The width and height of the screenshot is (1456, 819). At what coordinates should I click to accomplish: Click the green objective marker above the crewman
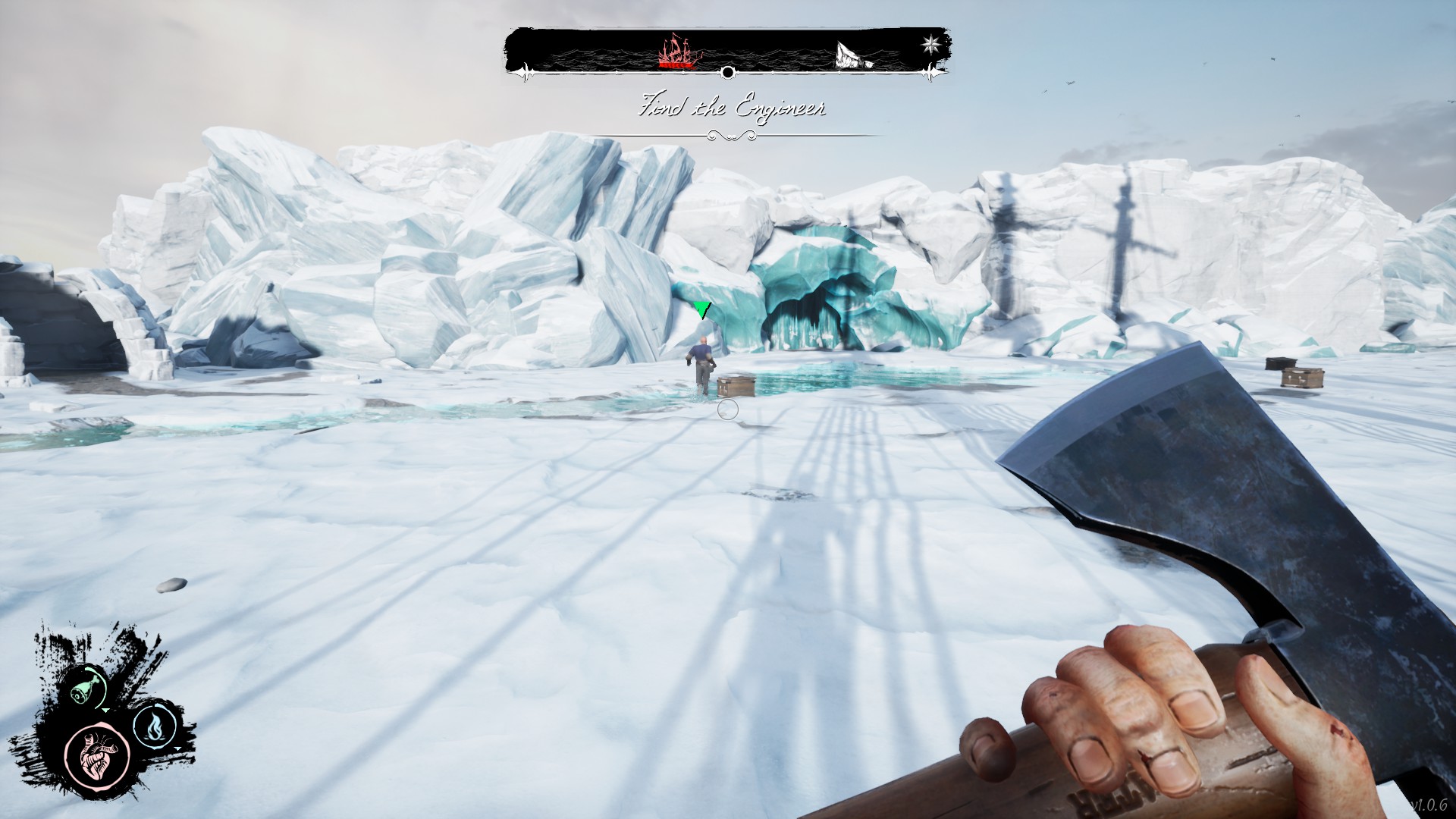pos(702,309)
